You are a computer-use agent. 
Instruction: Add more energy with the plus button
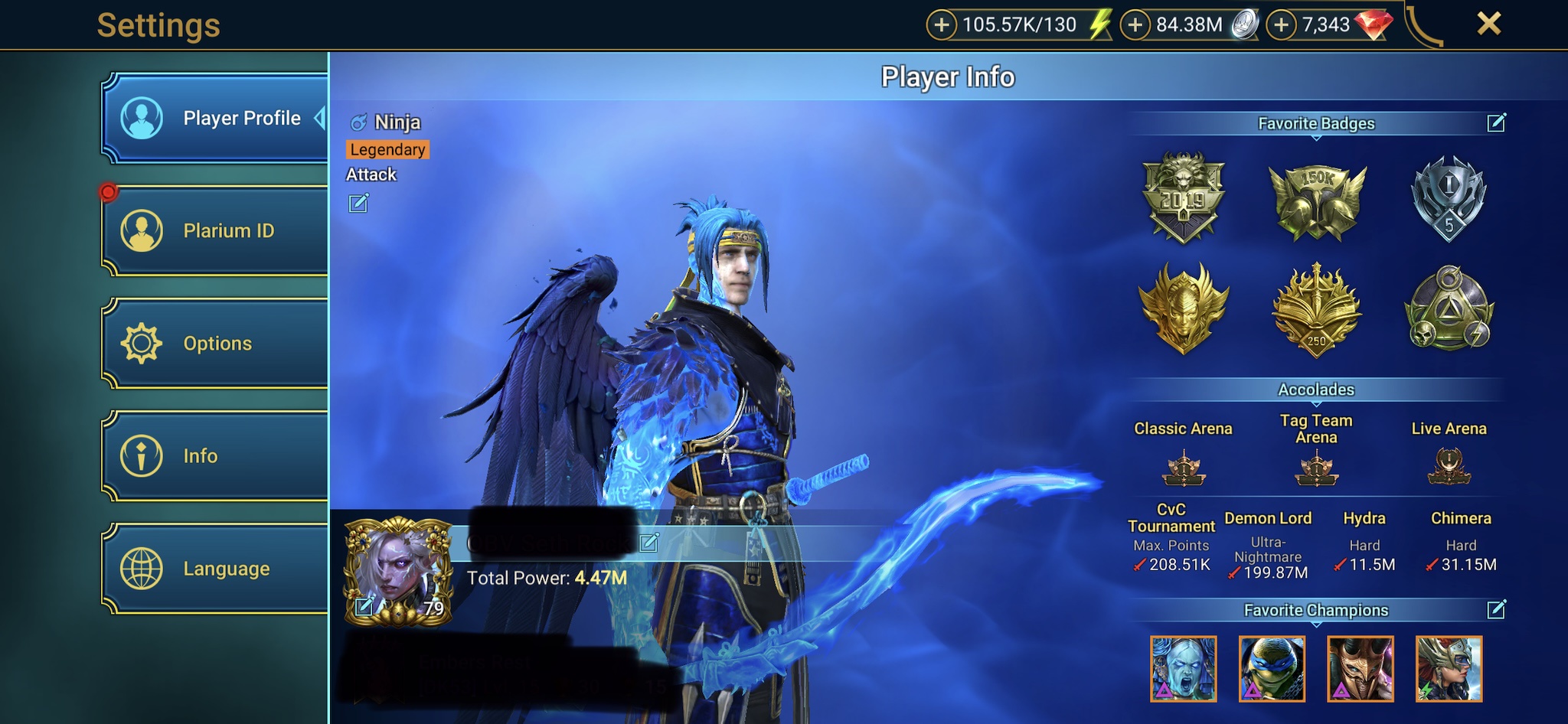point(941,25)
